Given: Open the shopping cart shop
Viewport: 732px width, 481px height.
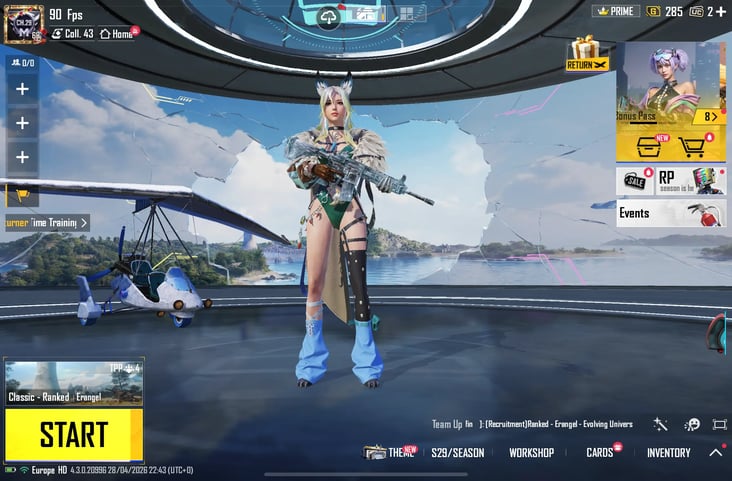Looking at the screenshot, I should click(692, 147).
